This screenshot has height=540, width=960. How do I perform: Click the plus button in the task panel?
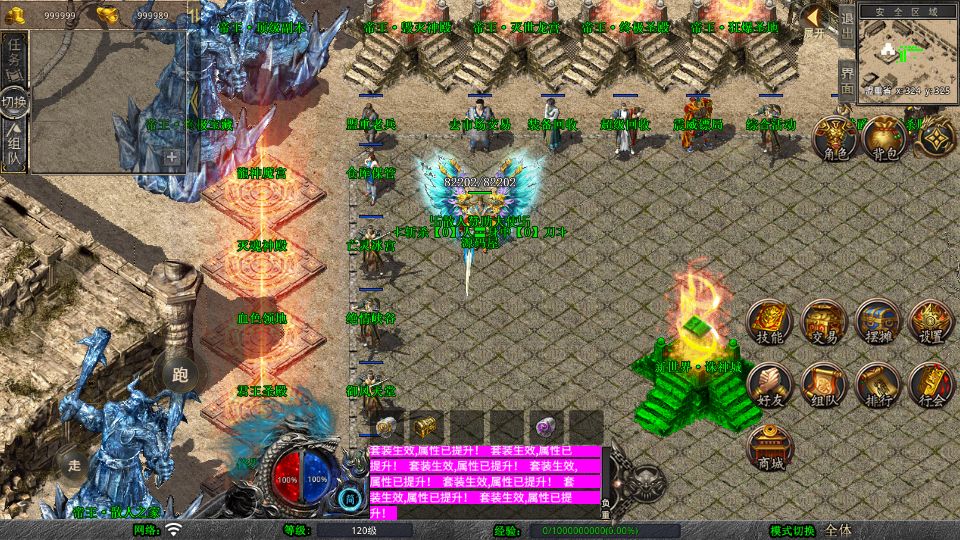(x=172, y=157)
